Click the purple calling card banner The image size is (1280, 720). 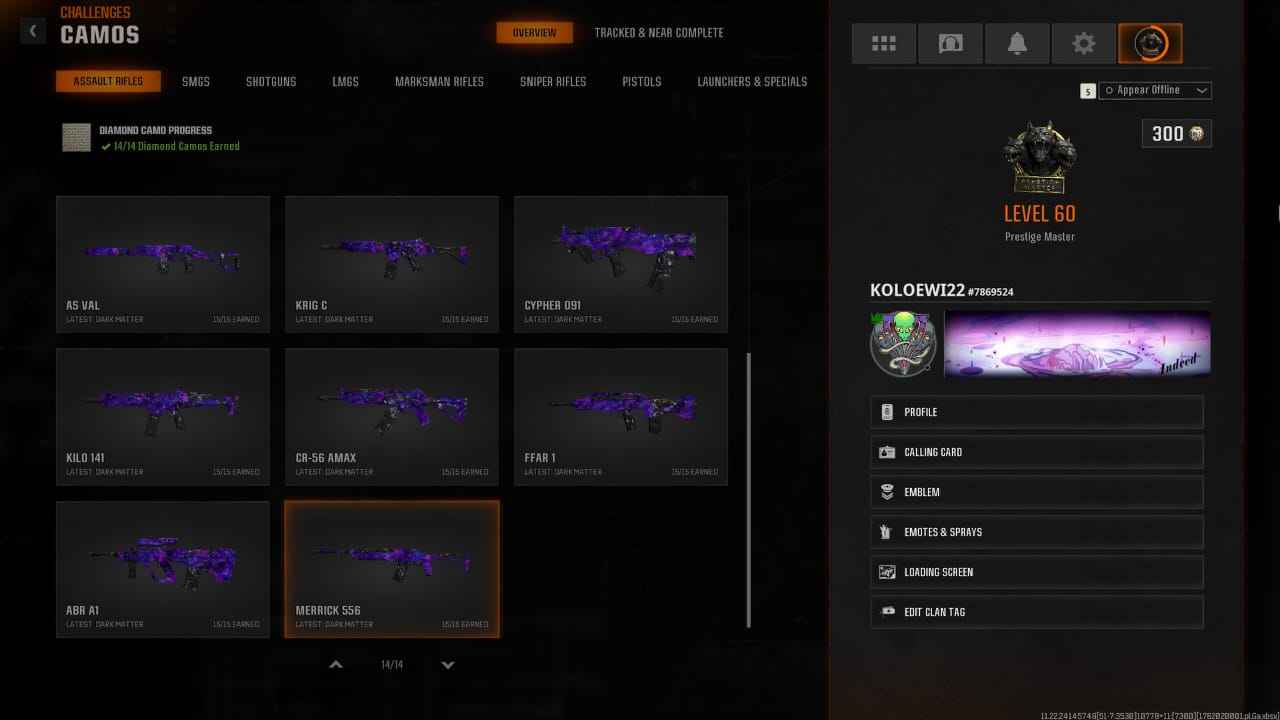pos(1077,341)
